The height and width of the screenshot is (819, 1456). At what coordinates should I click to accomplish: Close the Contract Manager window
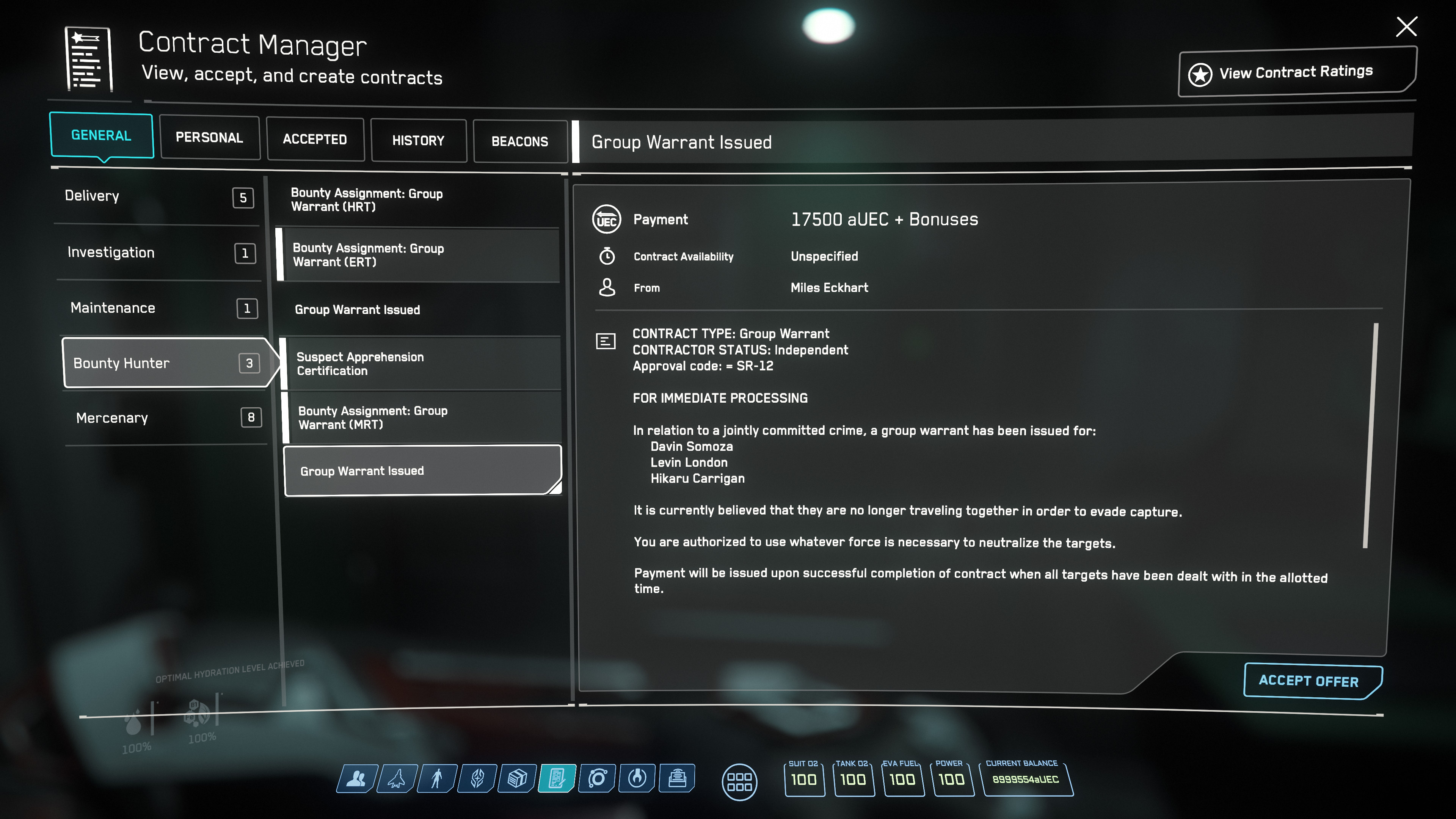point(1406,27)
